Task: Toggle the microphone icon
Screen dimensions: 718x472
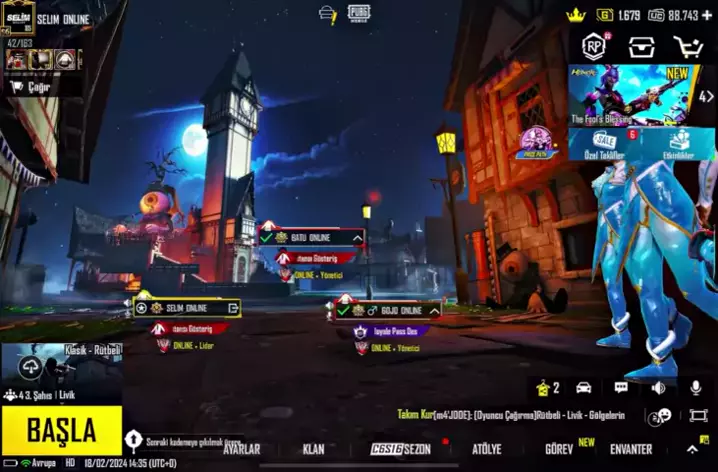Action: pos(695,388)
